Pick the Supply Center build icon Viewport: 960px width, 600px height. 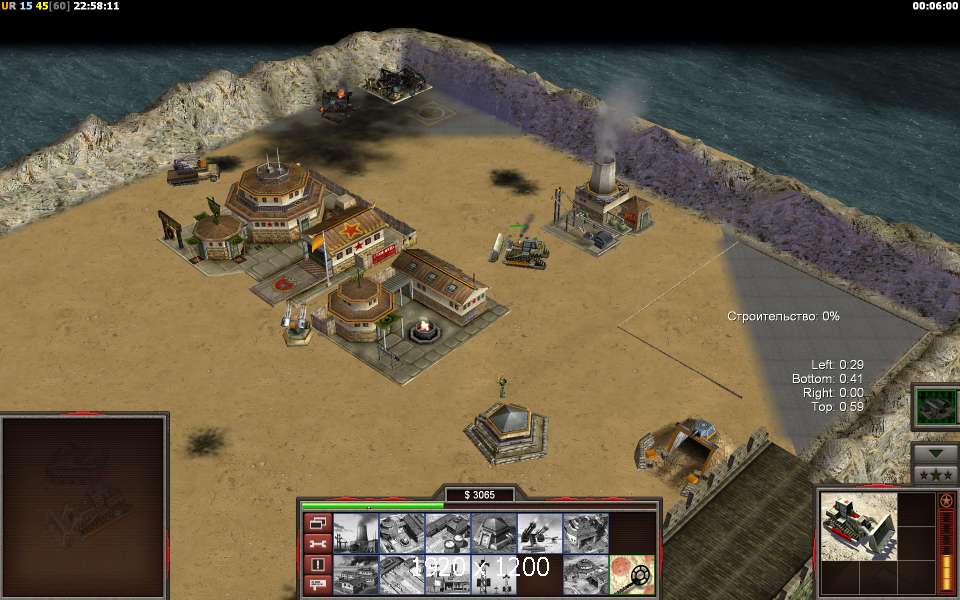pyautogui.click(x=447, y=533)
